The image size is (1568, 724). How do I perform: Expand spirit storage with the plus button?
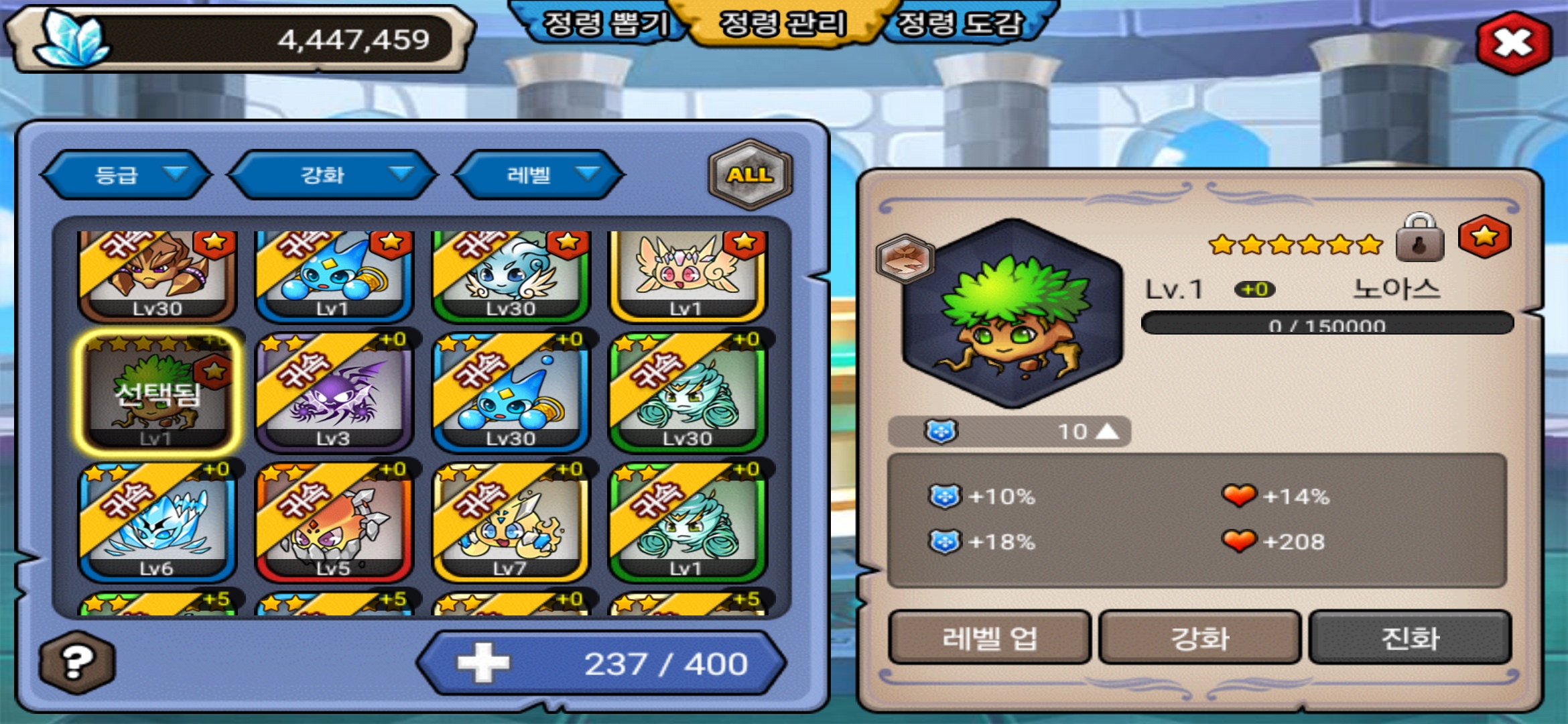pyautogui.click(x=482, y=663)
